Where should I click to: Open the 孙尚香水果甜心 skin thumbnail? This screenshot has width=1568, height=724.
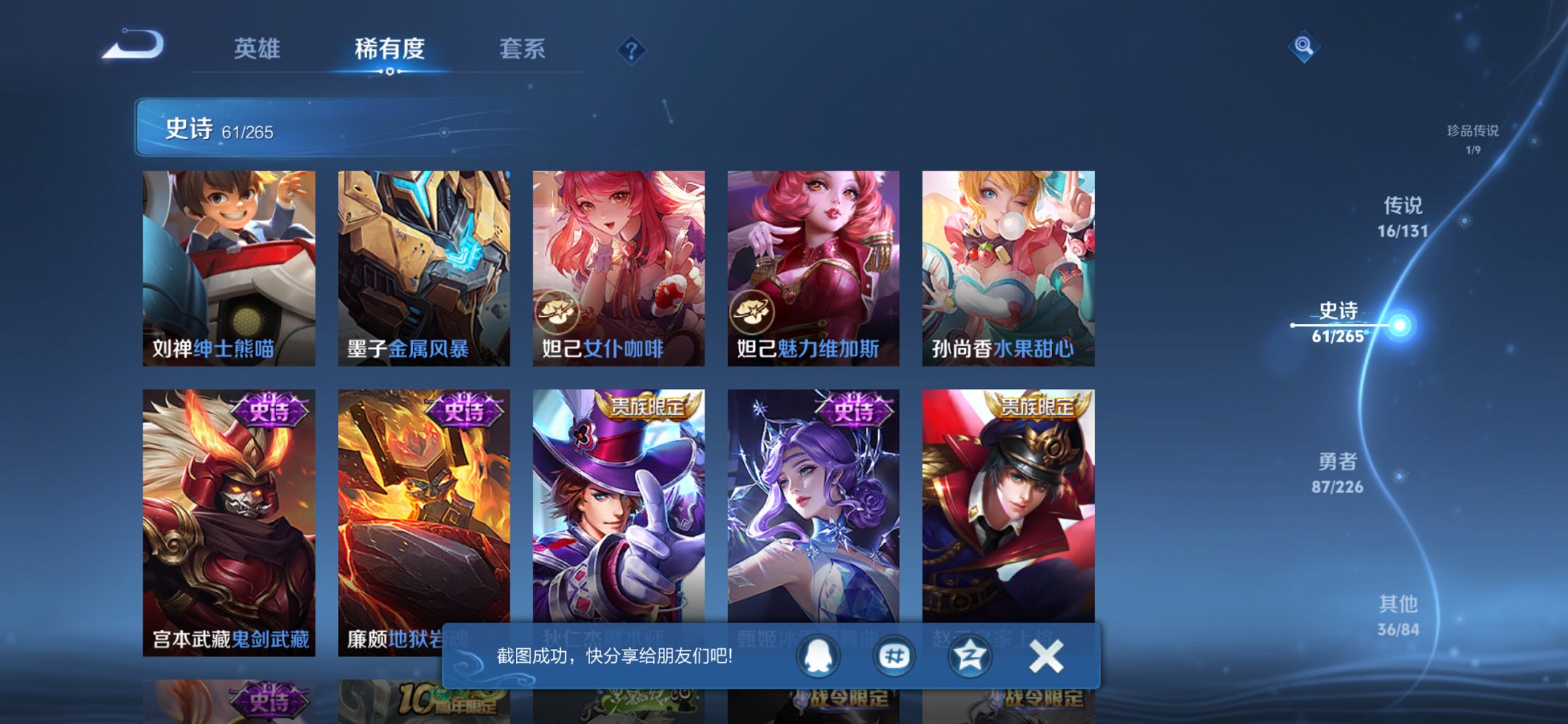coord(1008,262)
